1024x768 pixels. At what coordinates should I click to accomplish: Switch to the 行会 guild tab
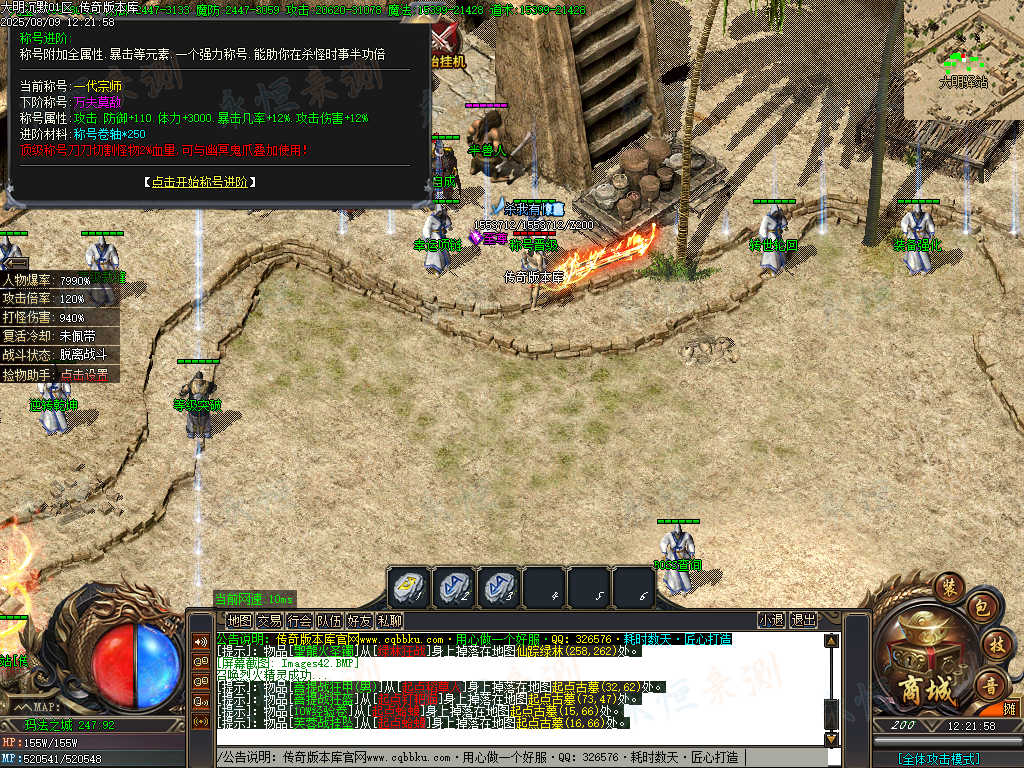[x=299, y=621]
